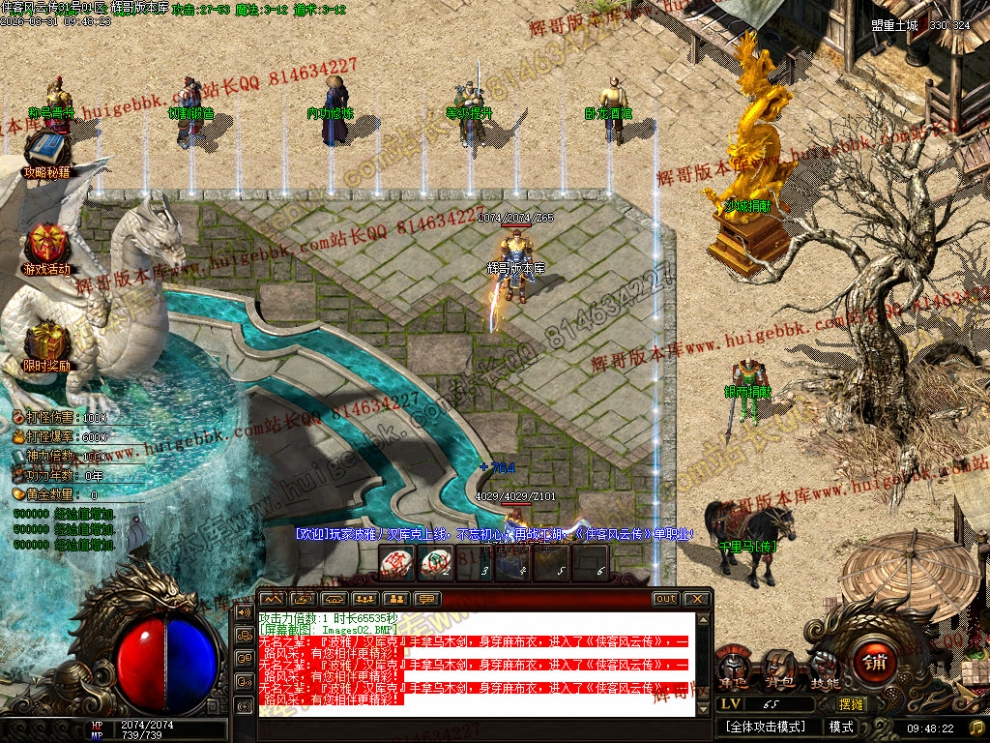Image resolution: width=990 pixels, height=743 pixels.
Task: Click the round red 铺 shop button
Action: click(874, 662)
